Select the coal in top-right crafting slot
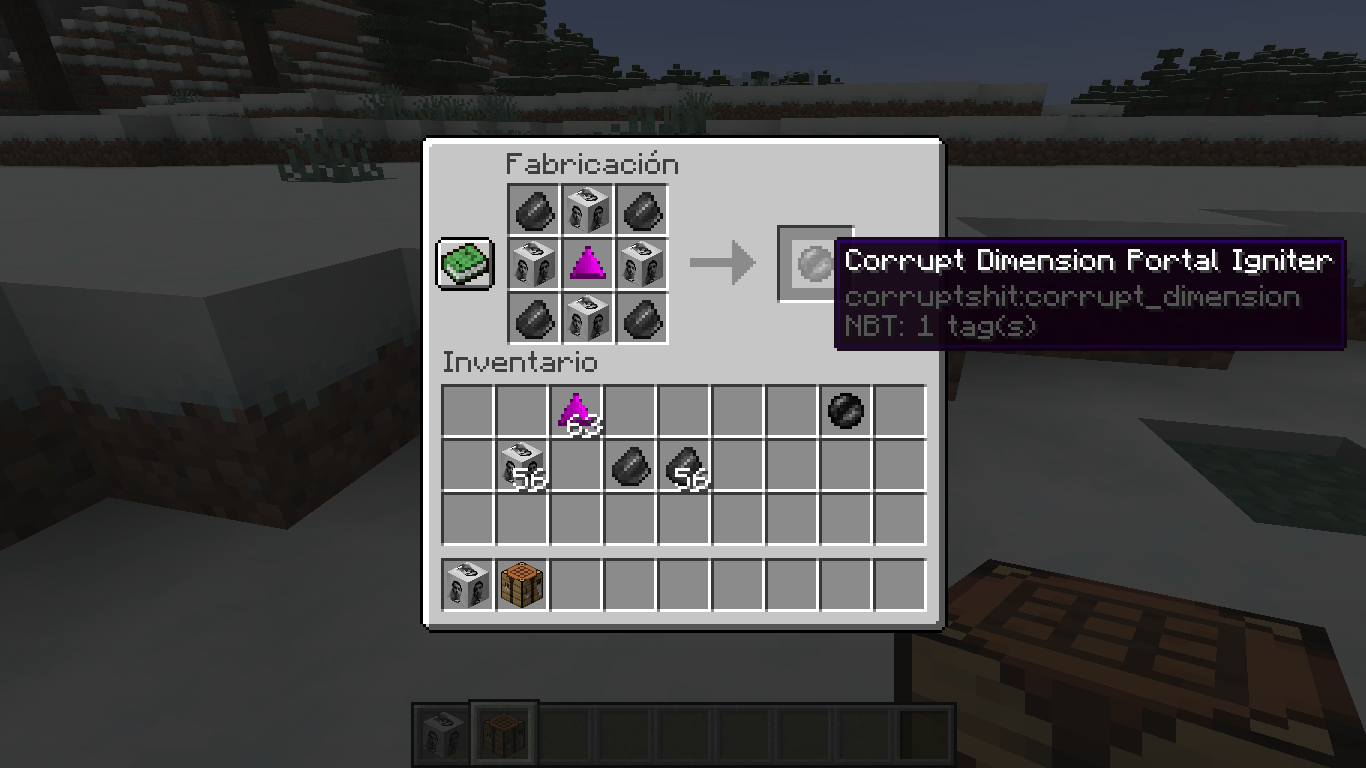The height and width of the screenshot is (768, 1366). [x=642, y=211]
